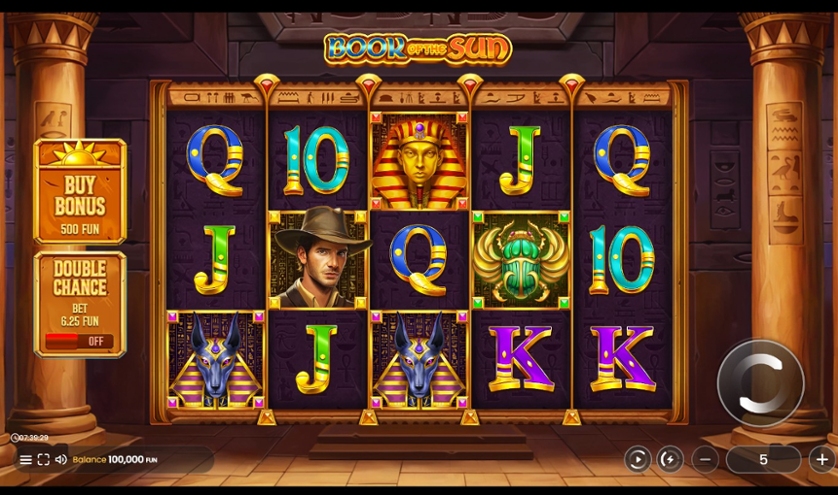This screenshot has height=495, width=838.
Task: Open the bet amount selector showing 5
Action: [763, 459]
